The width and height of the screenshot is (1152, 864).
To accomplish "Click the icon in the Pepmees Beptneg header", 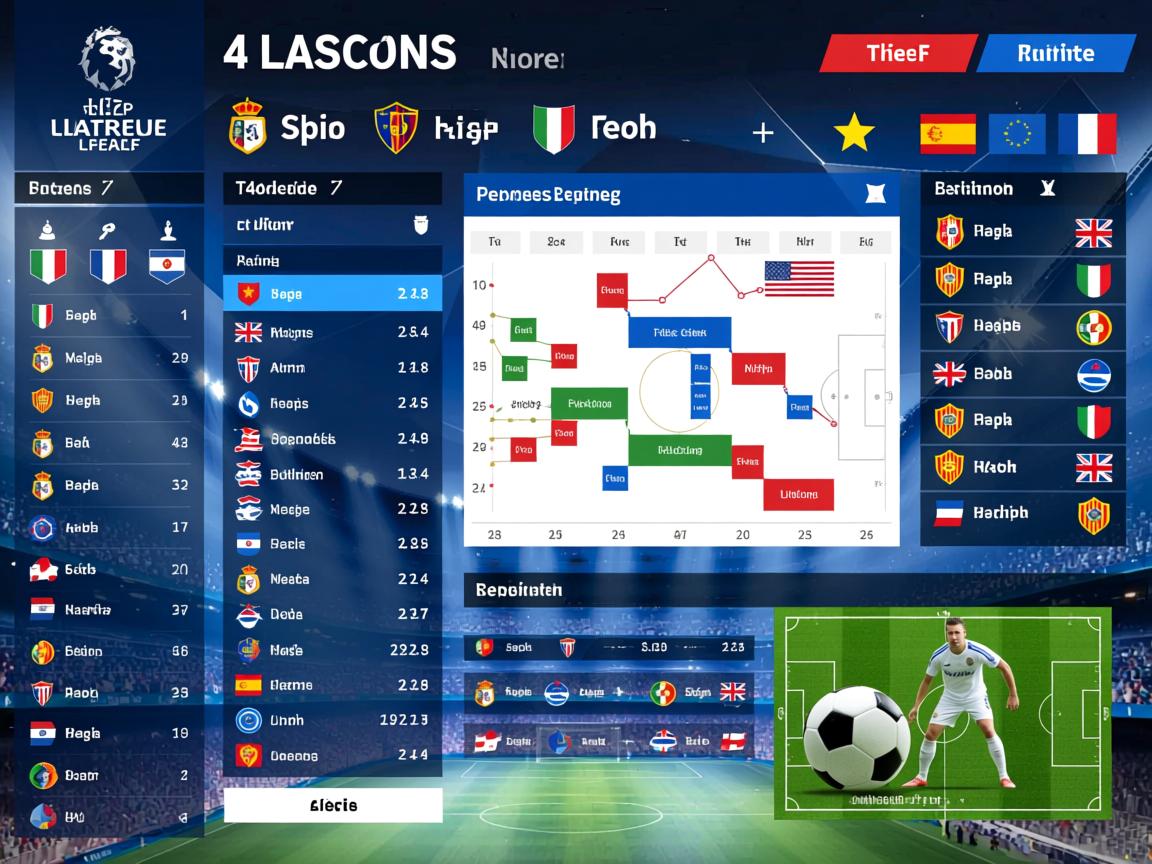I will click(x=874, y=194).
